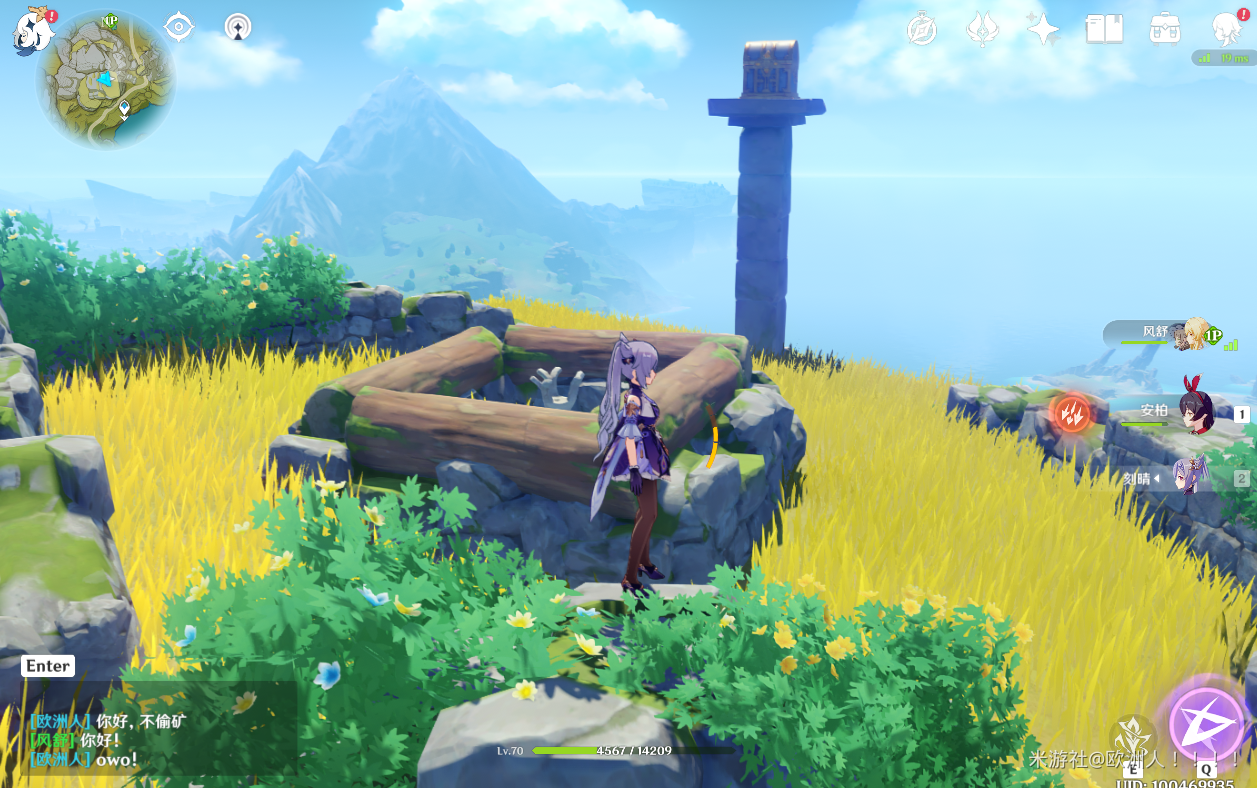Open the Paimon main menu
The width and height of the screenshot is (1257, 788).
pos(33,30)
